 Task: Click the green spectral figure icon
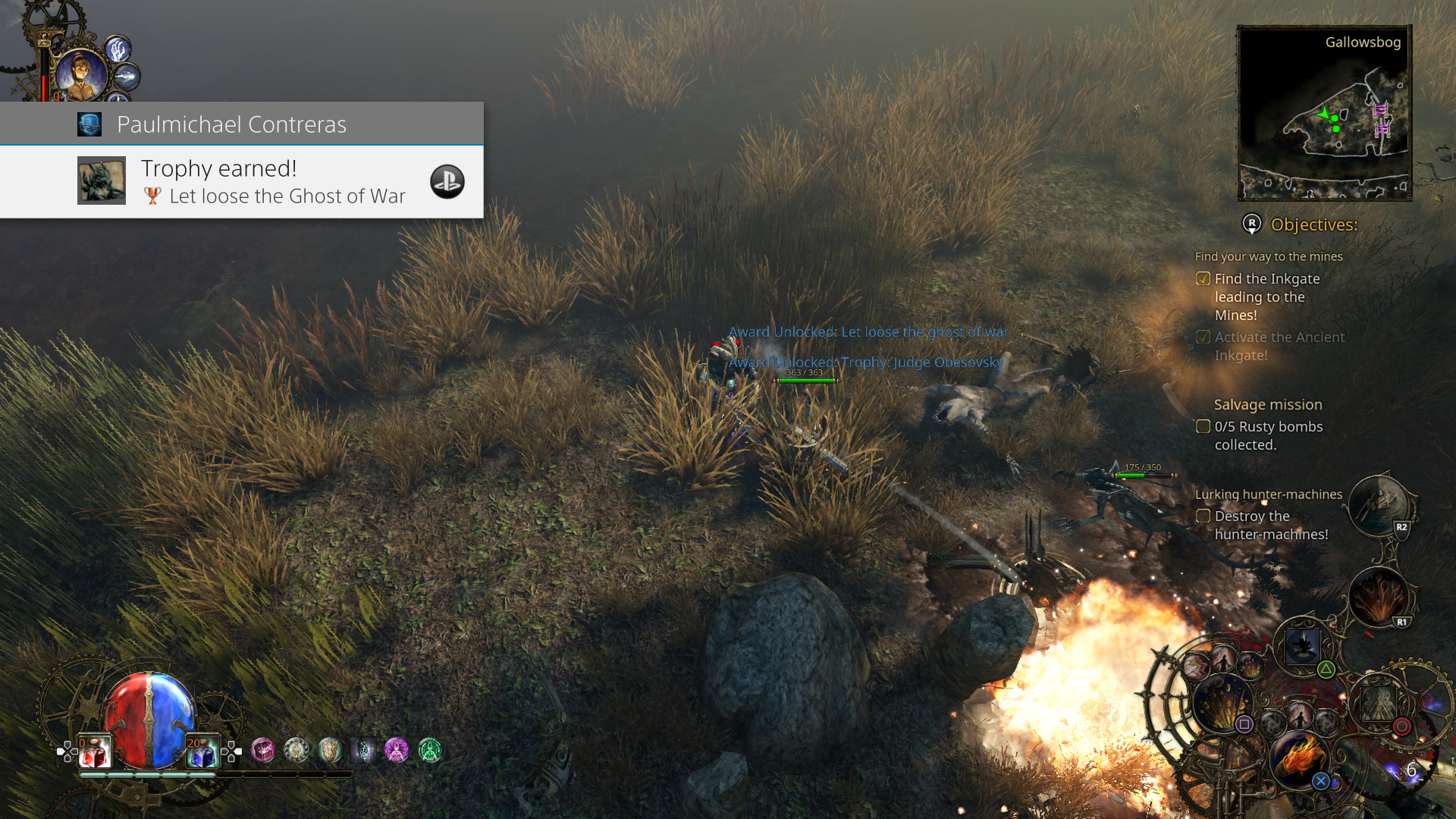coord(429,750)
